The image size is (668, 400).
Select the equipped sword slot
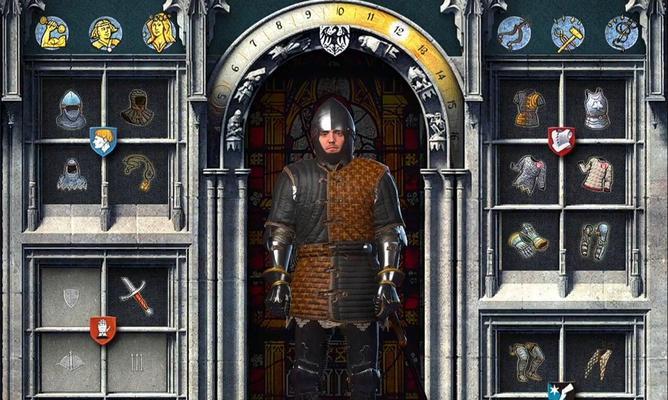tap(137, 296)
